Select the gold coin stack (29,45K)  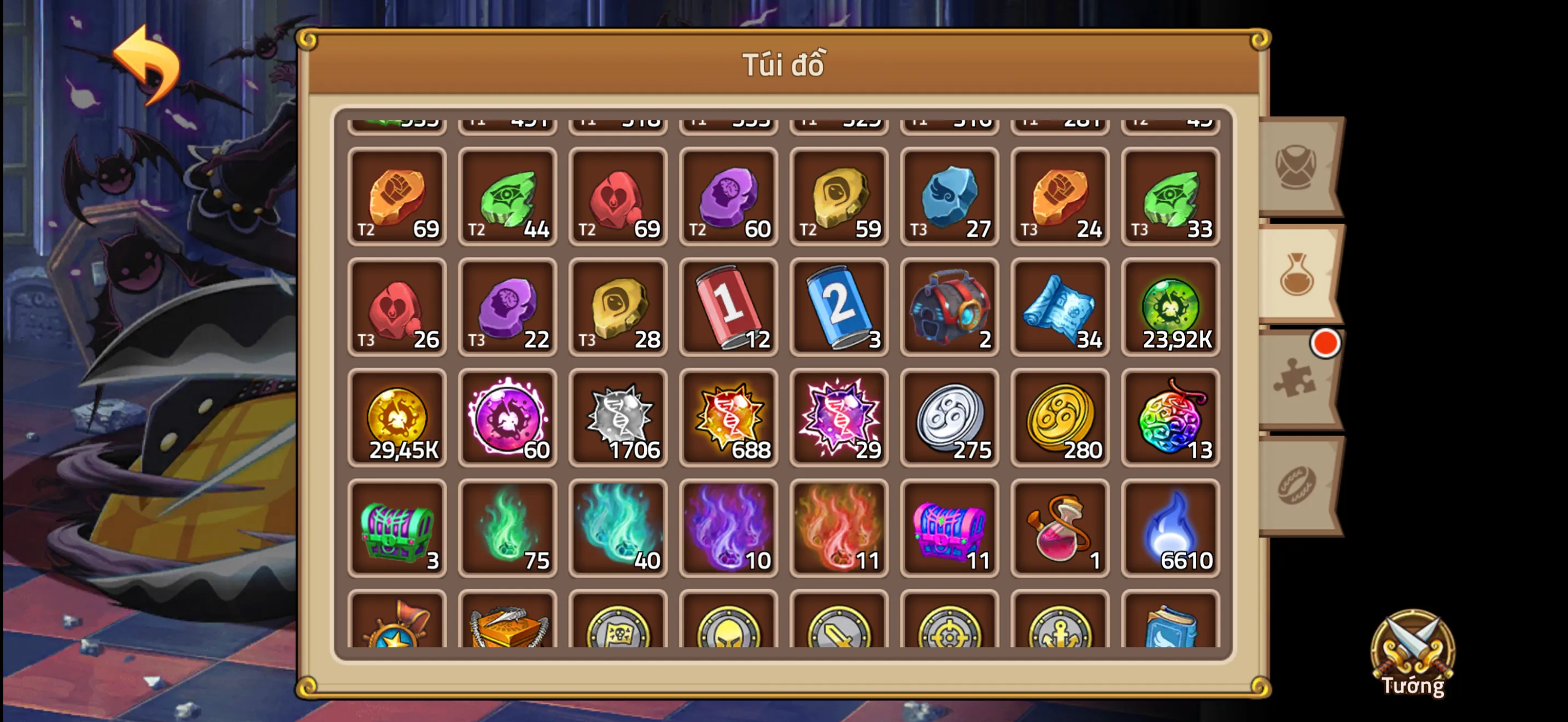point(397,417)
